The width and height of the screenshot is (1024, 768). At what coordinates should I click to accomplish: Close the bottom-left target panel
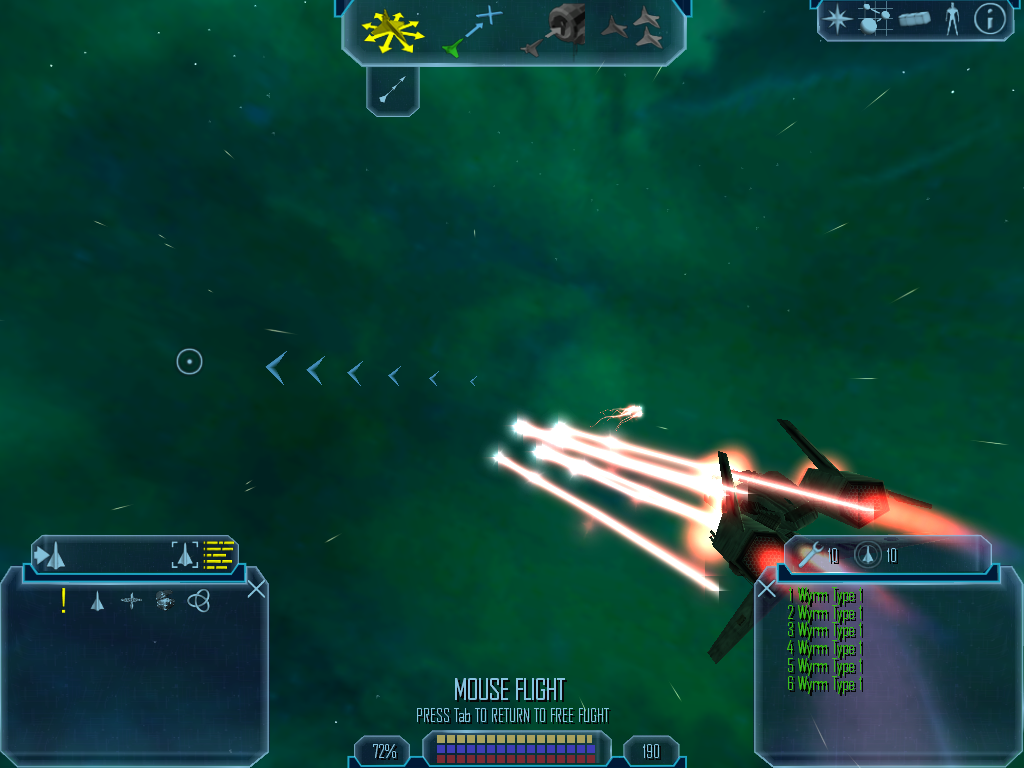coord(256,588)
